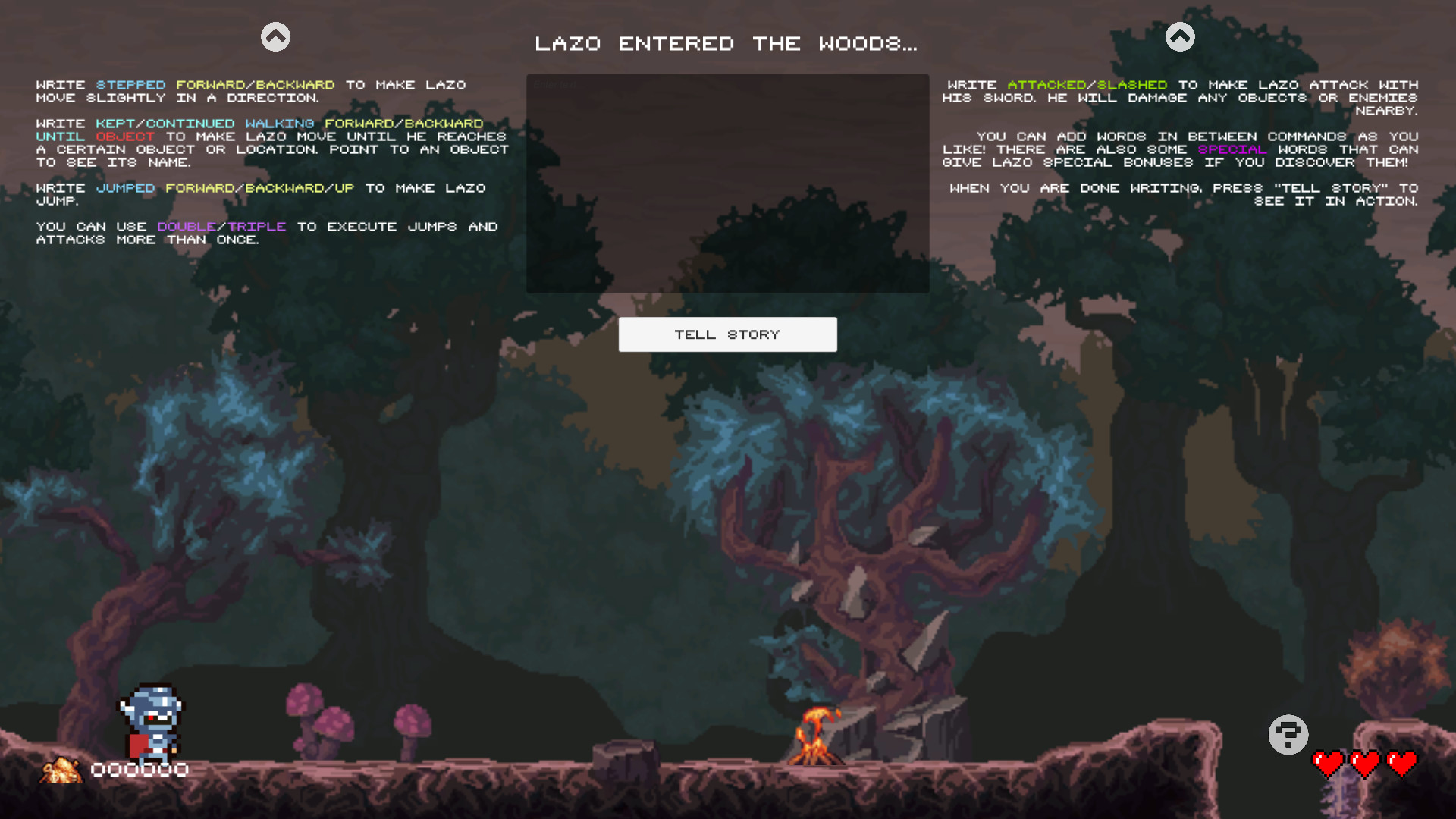Collapse the right instructions panel
The image size is (1456, 819).
[1180, 36]
